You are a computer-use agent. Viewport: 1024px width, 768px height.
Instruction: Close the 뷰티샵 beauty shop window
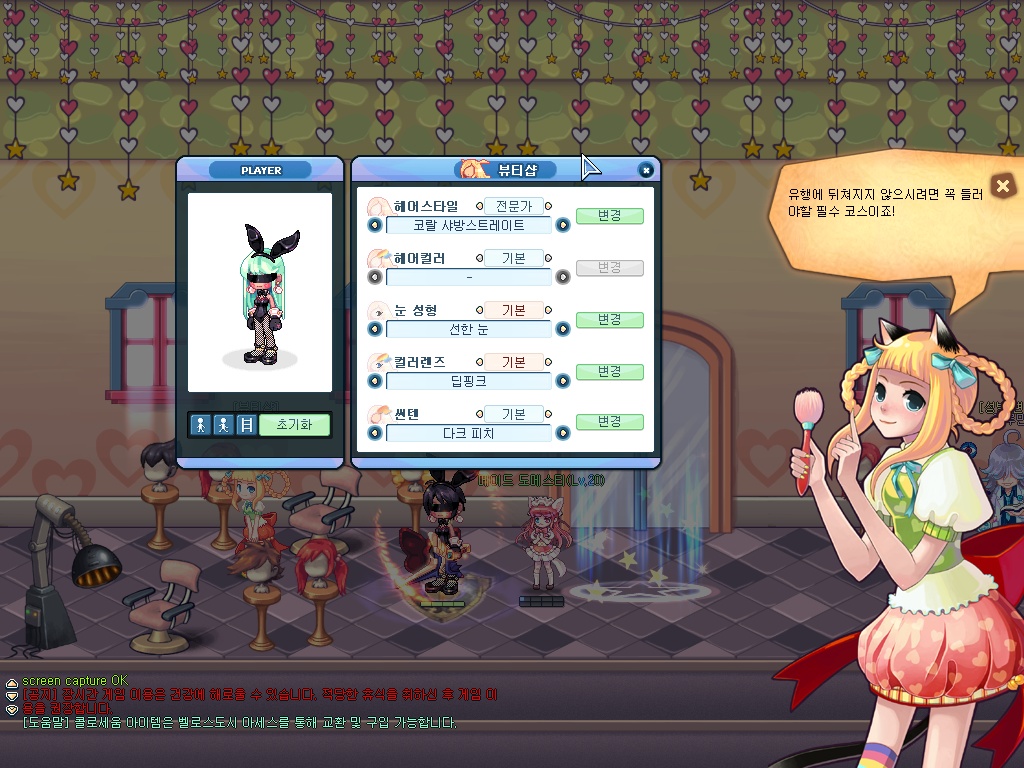click(646, 170)
